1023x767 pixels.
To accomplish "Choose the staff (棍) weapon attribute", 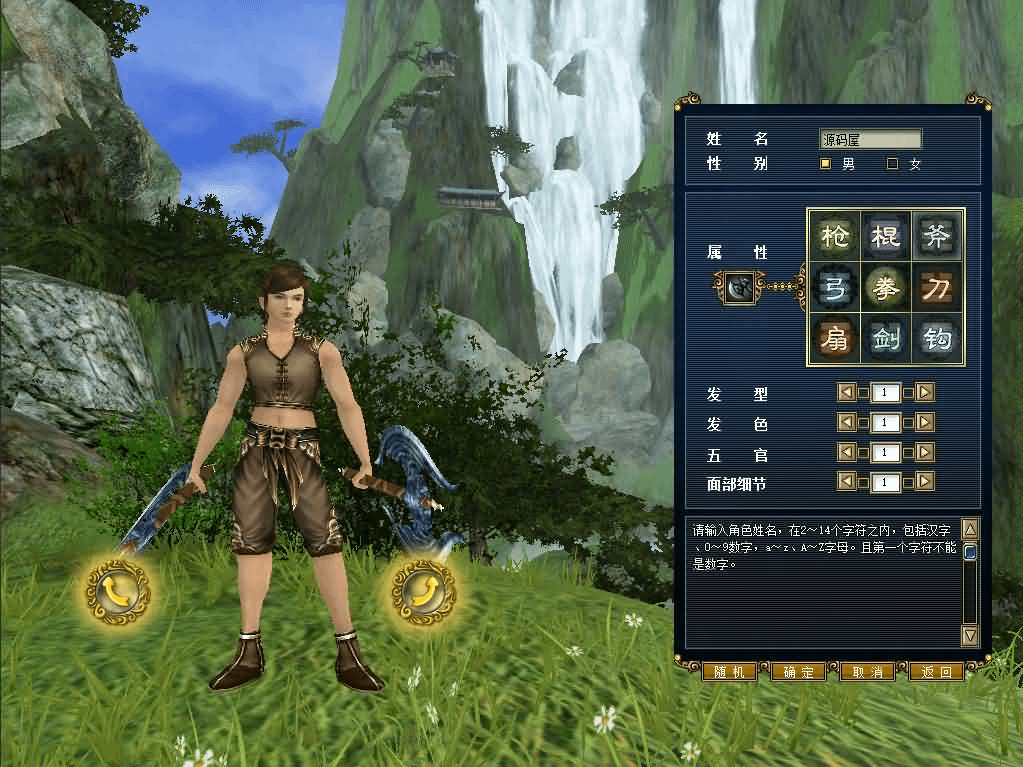I will tap(885, 236).
